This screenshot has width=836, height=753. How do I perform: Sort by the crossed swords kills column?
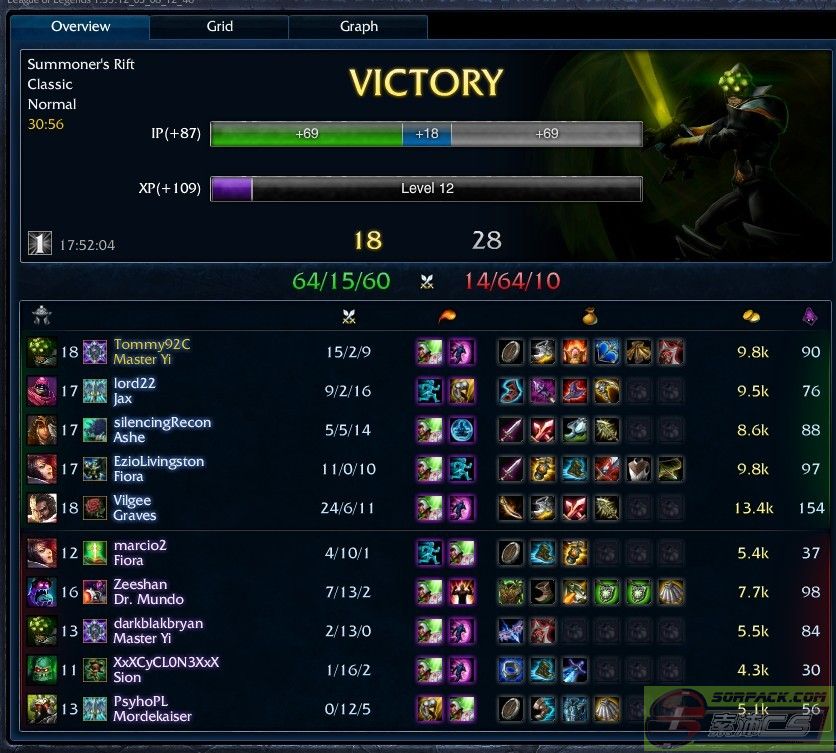[348, 316]
